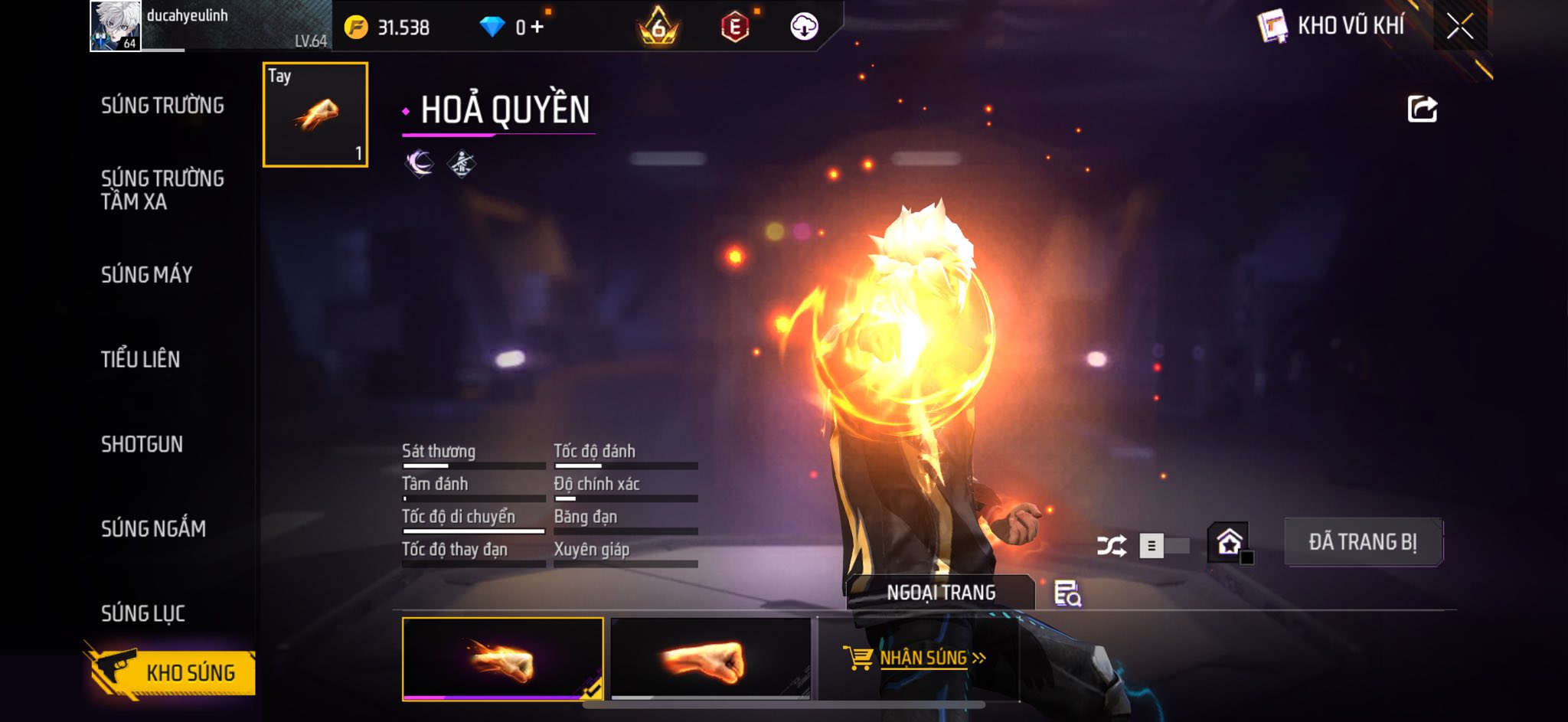Select the Tay fist weapon slot
1568x722 pixels.
point(315,115)
